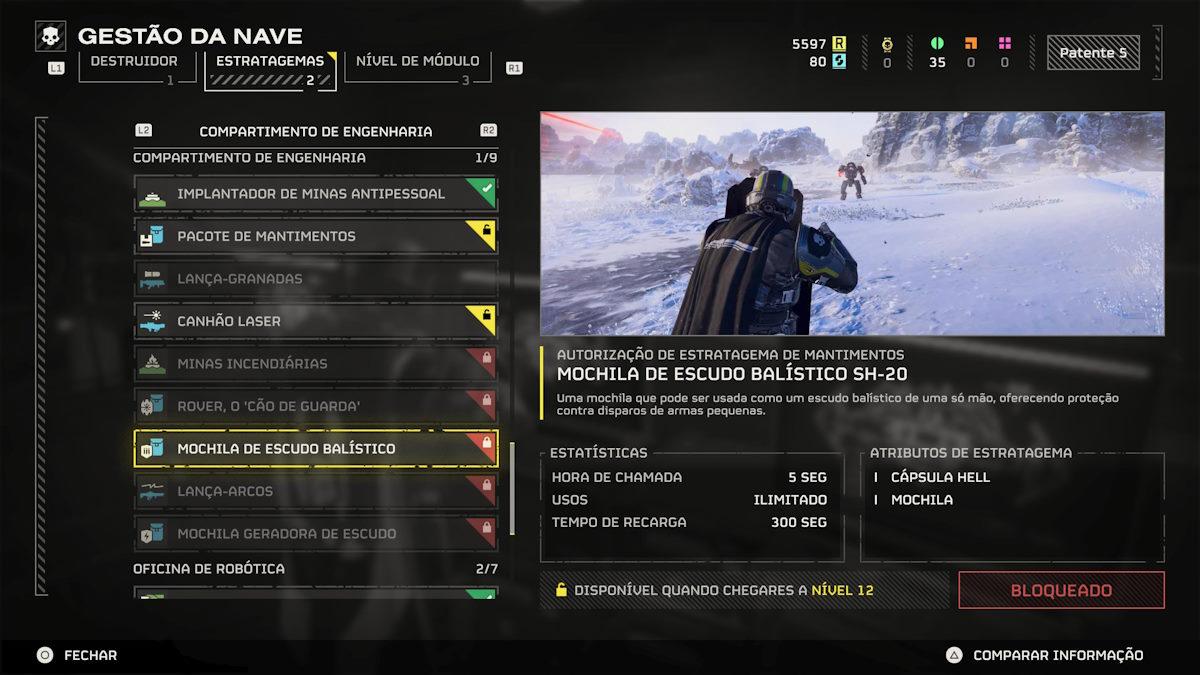Pick the Canhão Laser stratagem

click(x=315, y=321)
